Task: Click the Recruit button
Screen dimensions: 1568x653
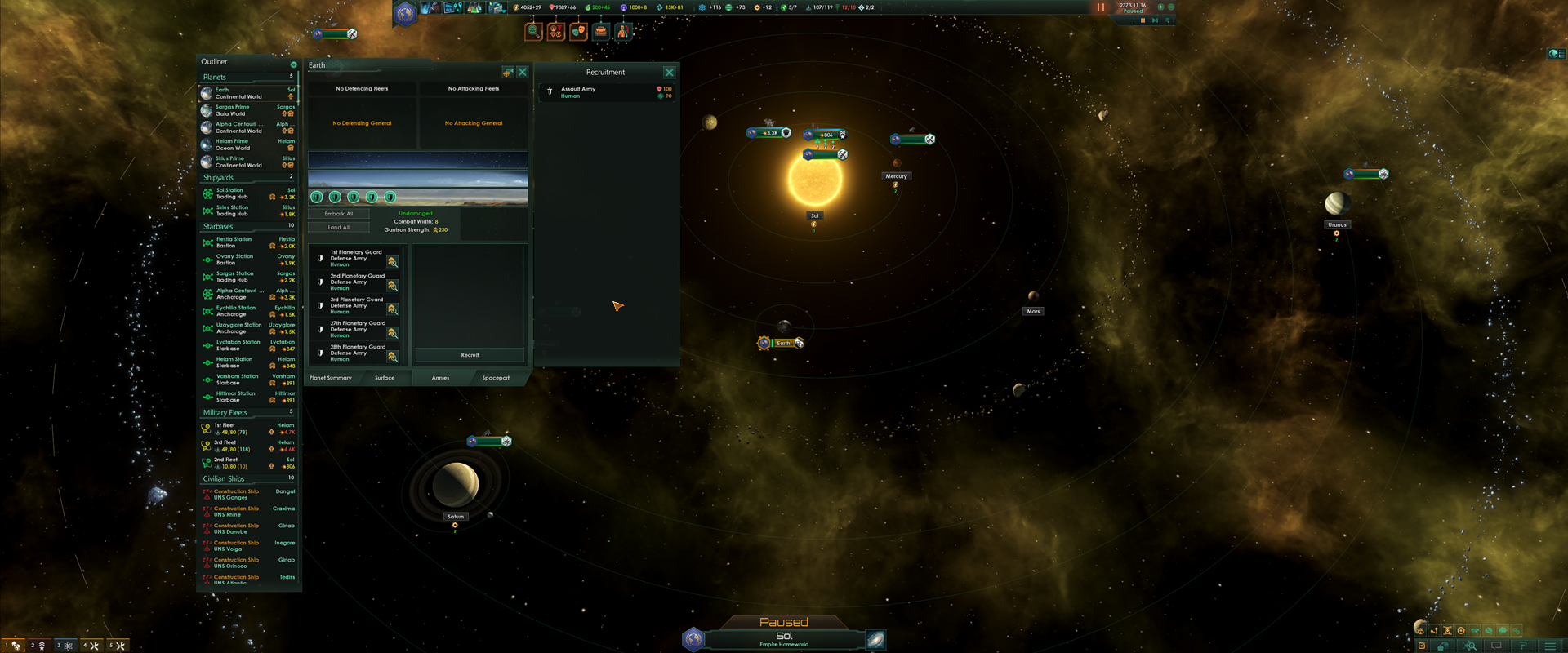Action: (470, 355)
